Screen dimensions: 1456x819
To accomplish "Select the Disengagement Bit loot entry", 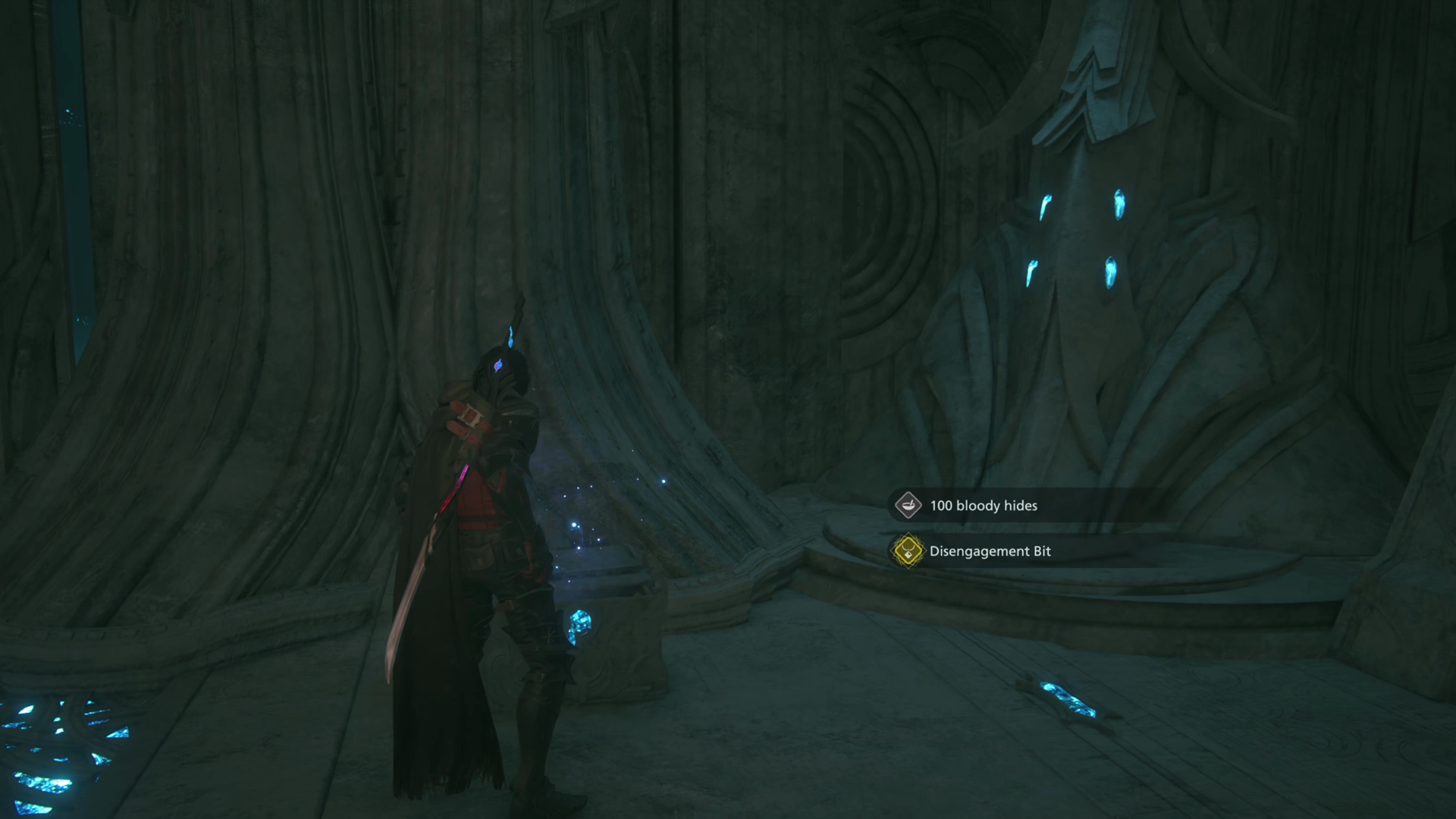I will pyautogui.click(x=989, y=551).
